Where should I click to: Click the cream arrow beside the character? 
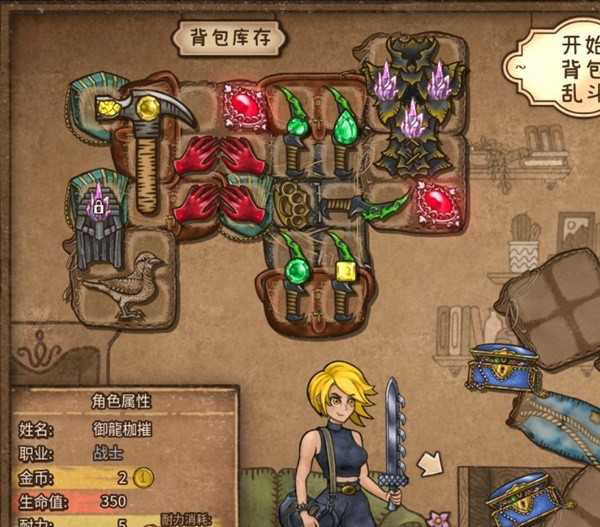click(x=430, y=463)
